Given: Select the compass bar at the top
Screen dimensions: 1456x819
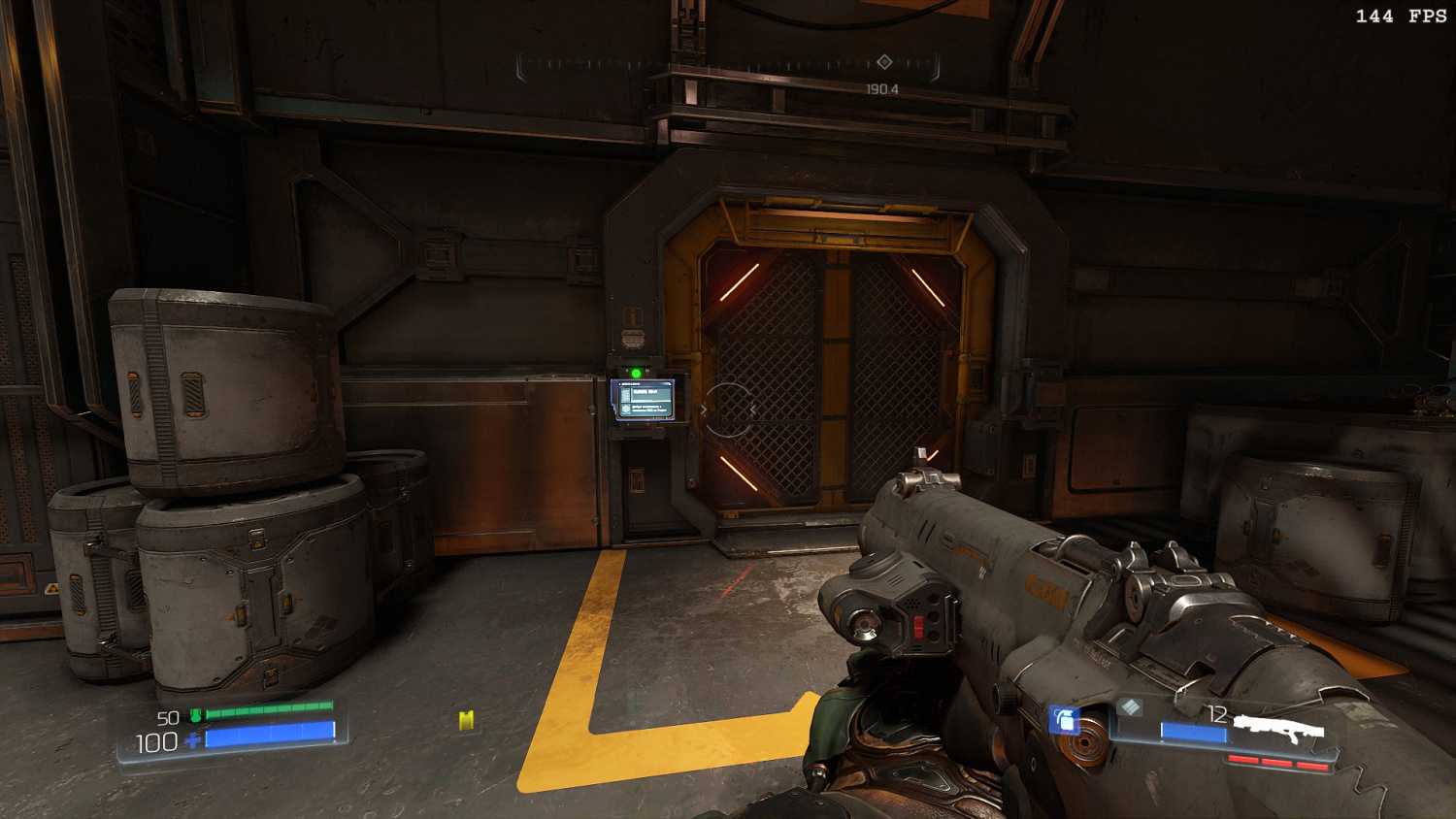Looking at the screenshot, I should pos(728,65).
